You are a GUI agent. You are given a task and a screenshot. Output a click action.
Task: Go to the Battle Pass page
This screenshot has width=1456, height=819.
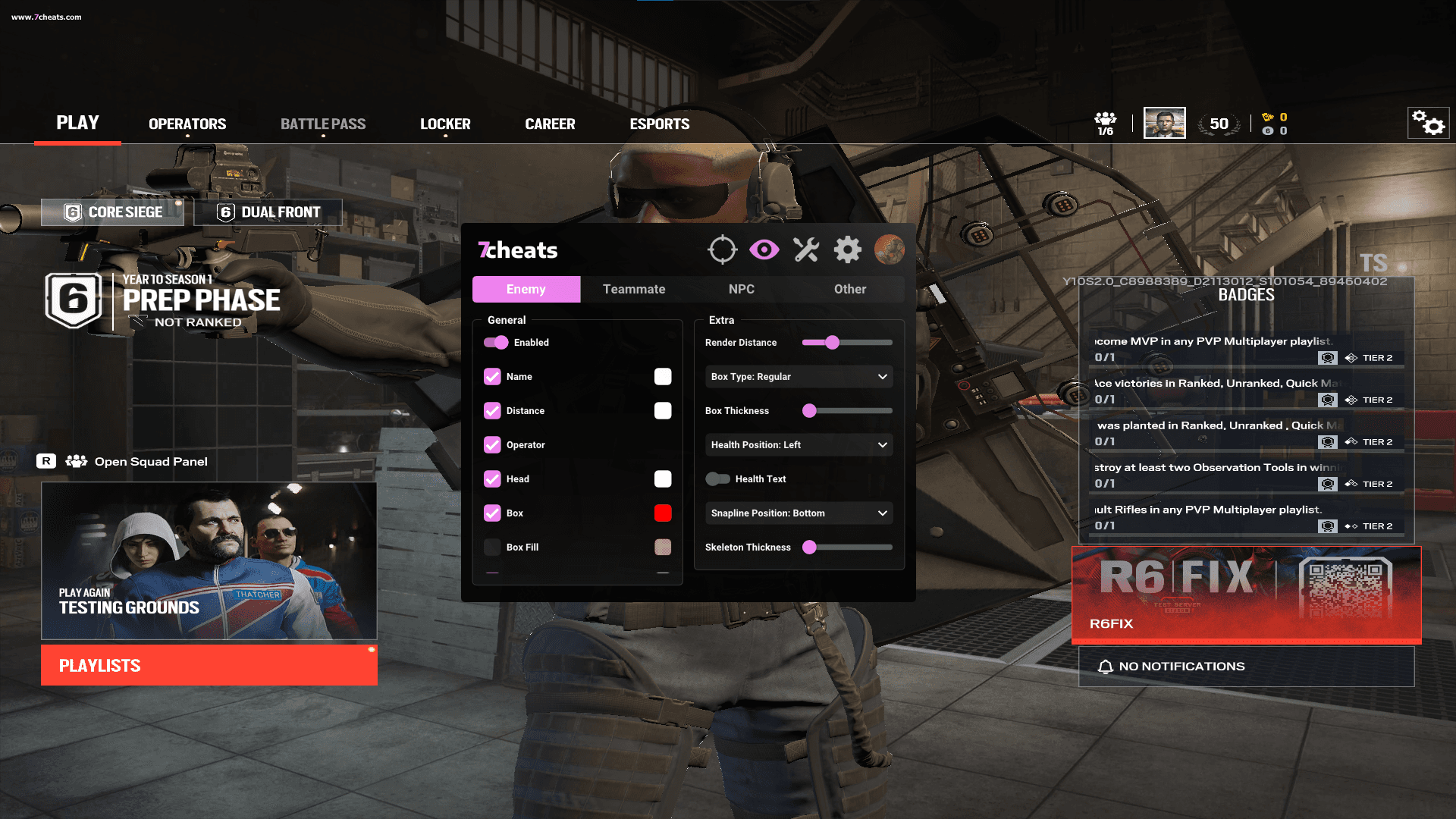tap(323, 124)
